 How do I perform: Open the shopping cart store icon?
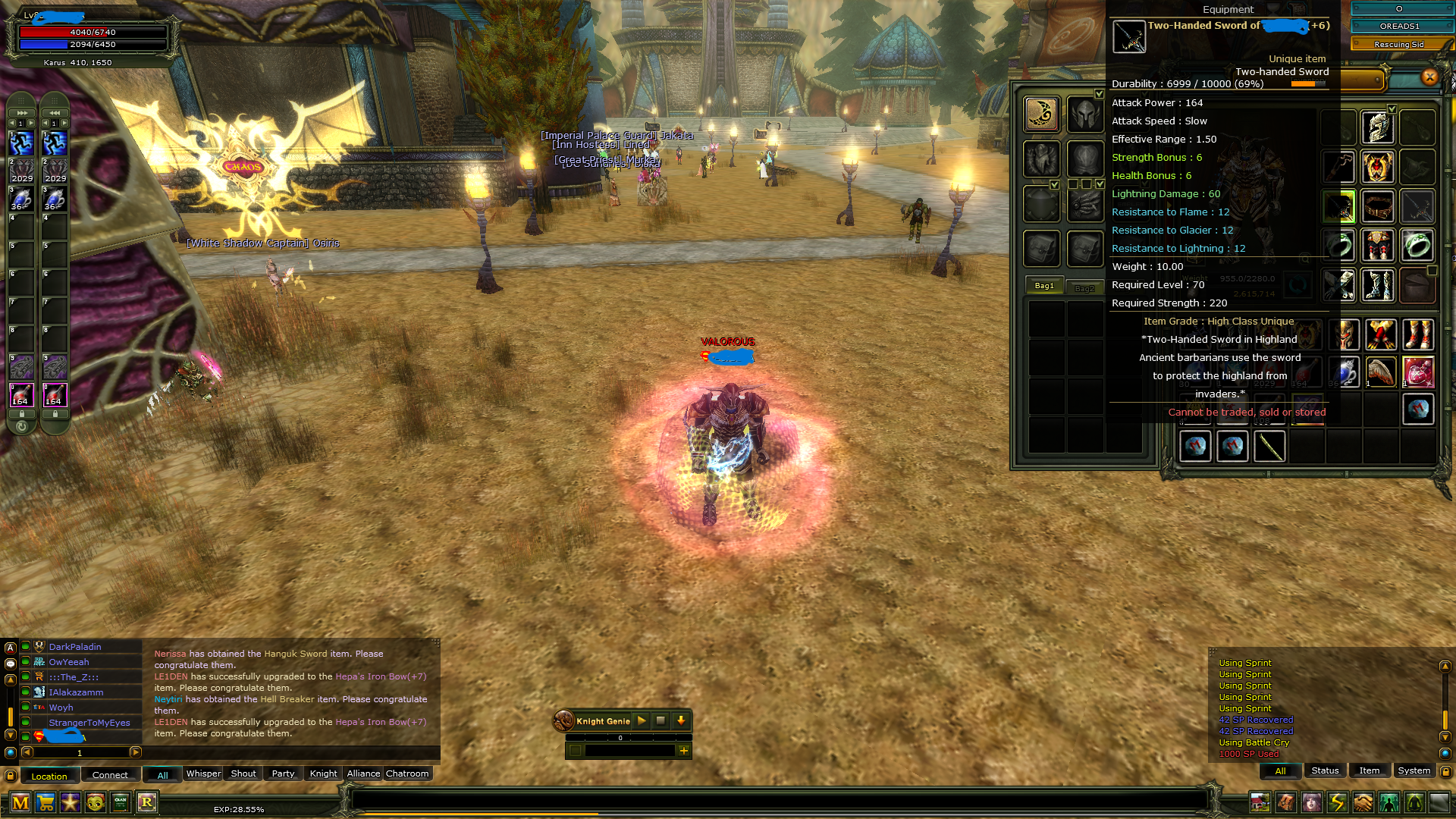pyautogui.click(x=45, y=802)
